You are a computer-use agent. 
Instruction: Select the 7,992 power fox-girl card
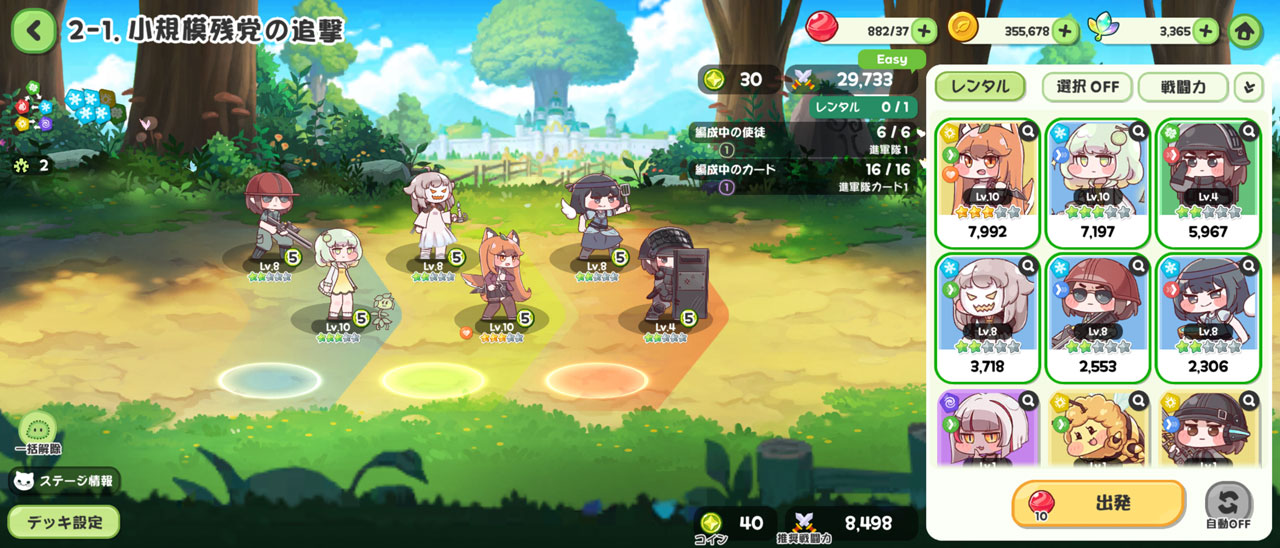pyautogui.click(x=988, y=183)
